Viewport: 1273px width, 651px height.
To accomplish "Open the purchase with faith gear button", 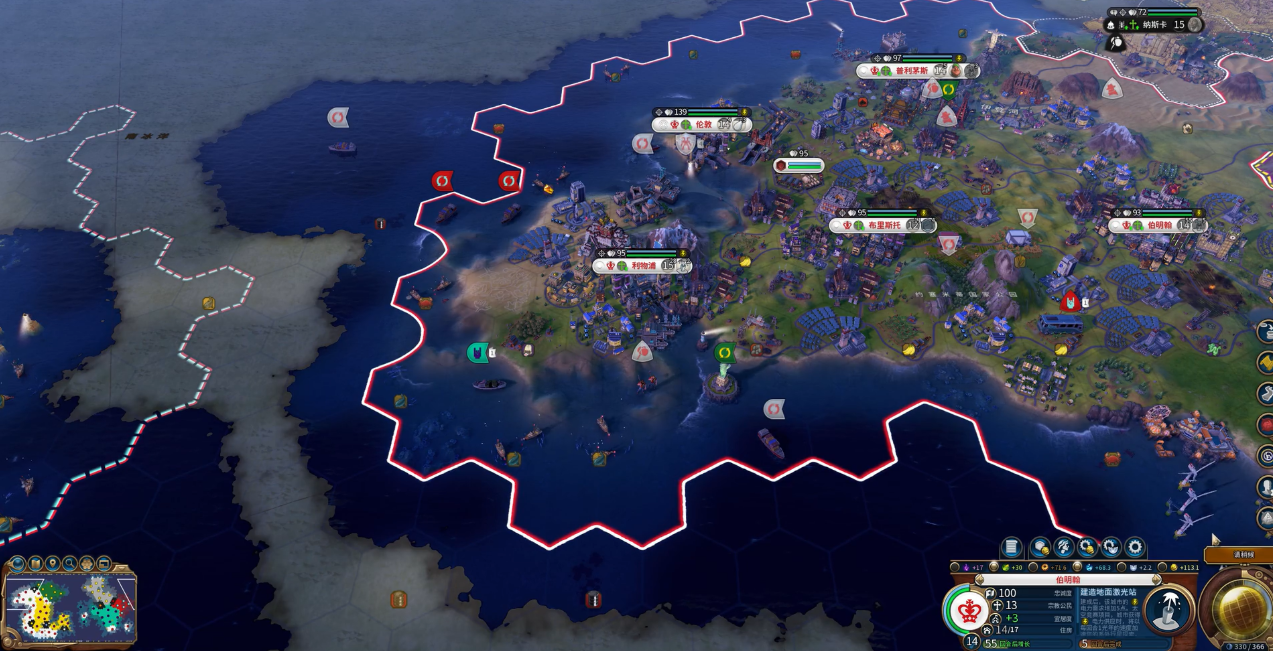I will 1111,547.
